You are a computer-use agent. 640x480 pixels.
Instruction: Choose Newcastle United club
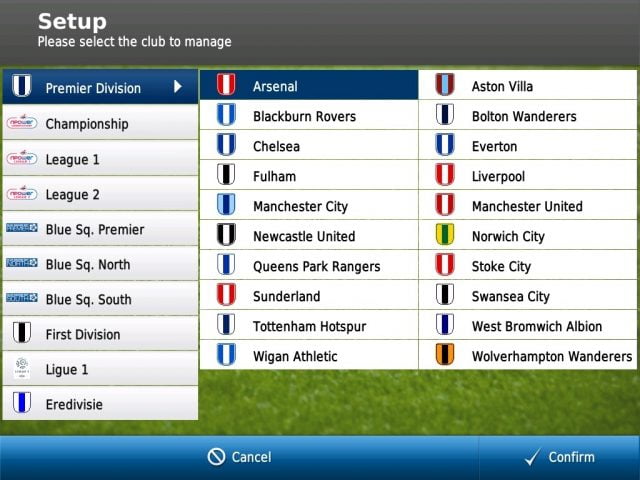tap(308, 236)
